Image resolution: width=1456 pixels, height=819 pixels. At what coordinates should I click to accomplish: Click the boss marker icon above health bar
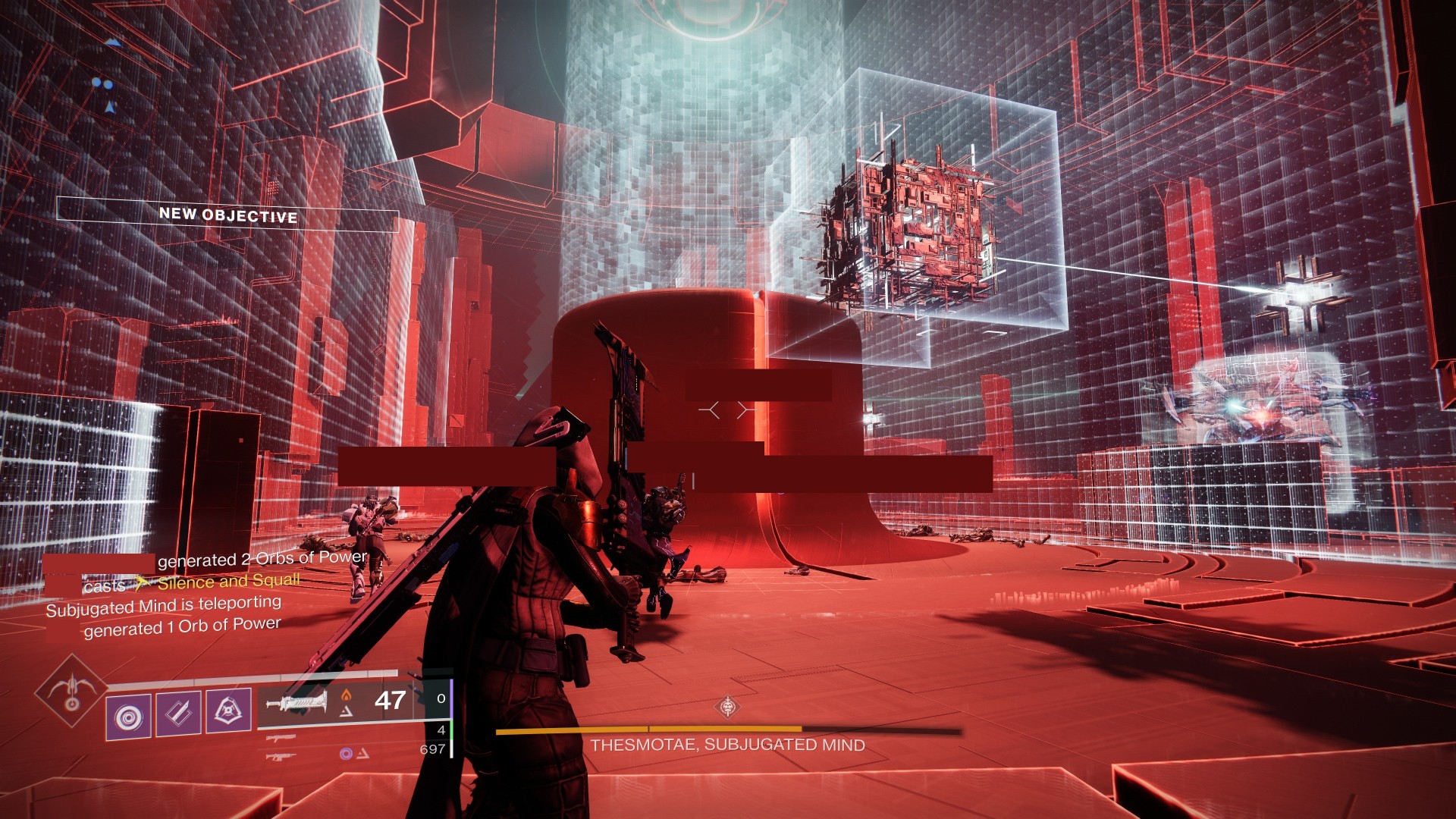728,707
